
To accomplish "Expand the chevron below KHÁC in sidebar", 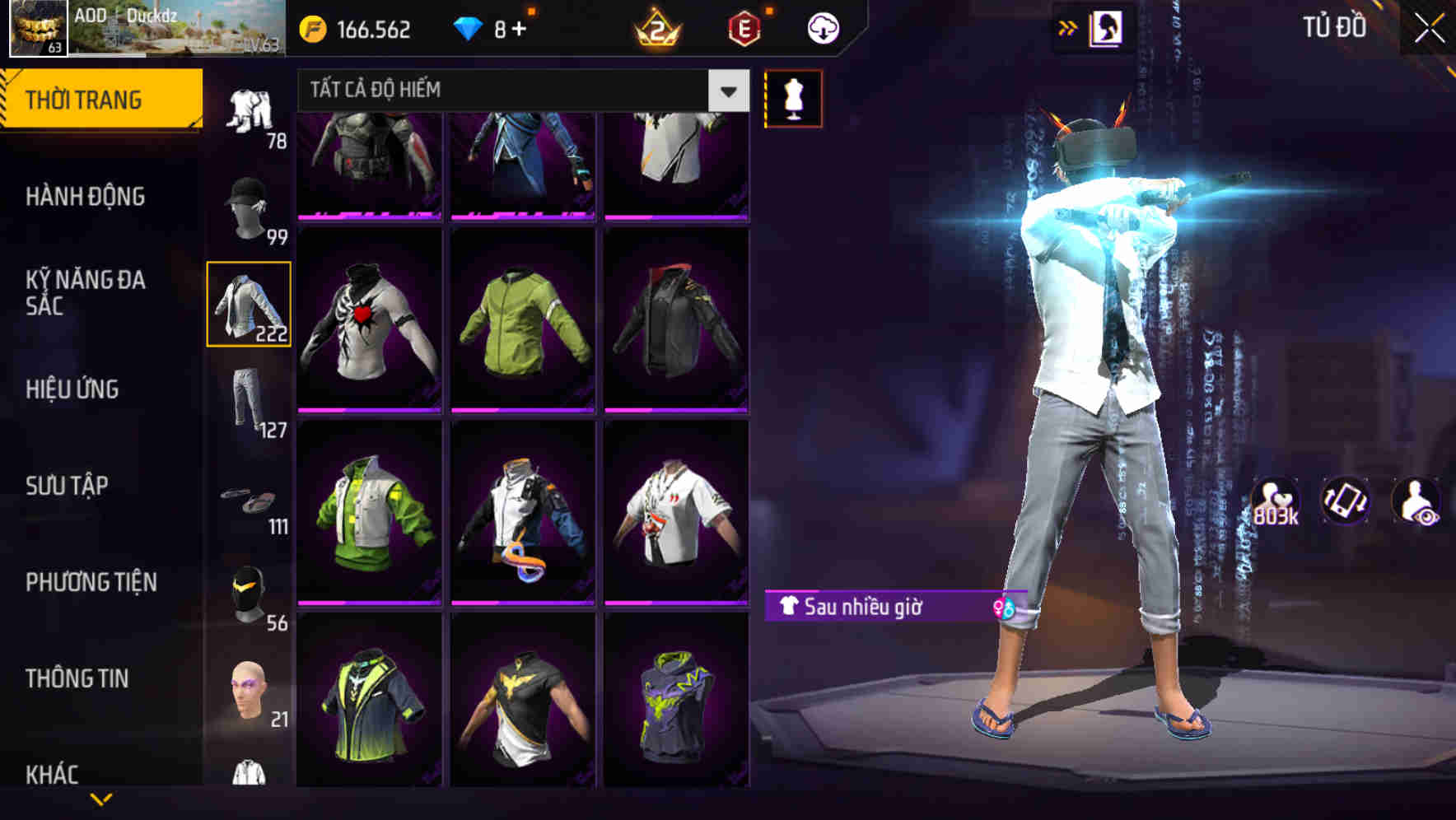I will [x=99, y=800].
